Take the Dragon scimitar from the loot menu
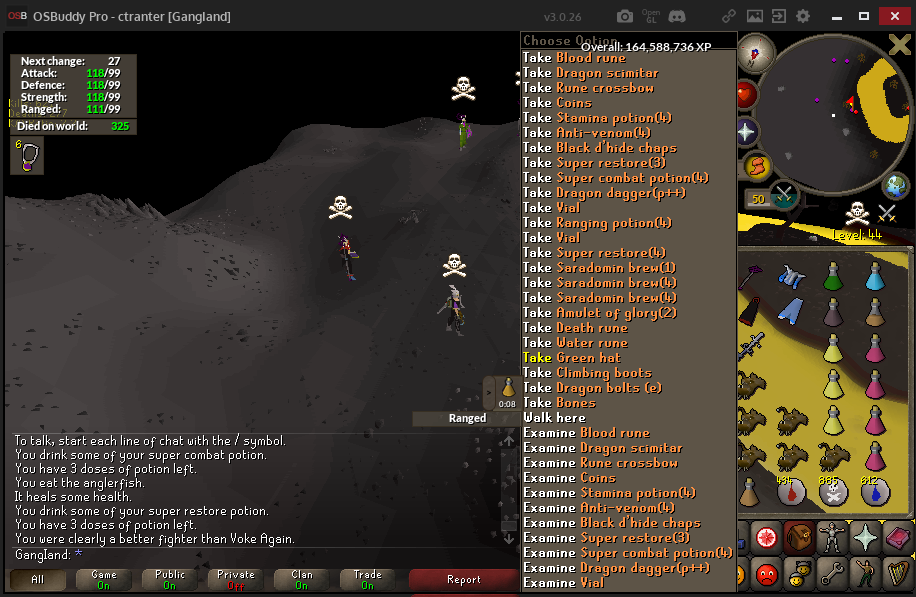916x597 pixels. click(x=591, y=73)
